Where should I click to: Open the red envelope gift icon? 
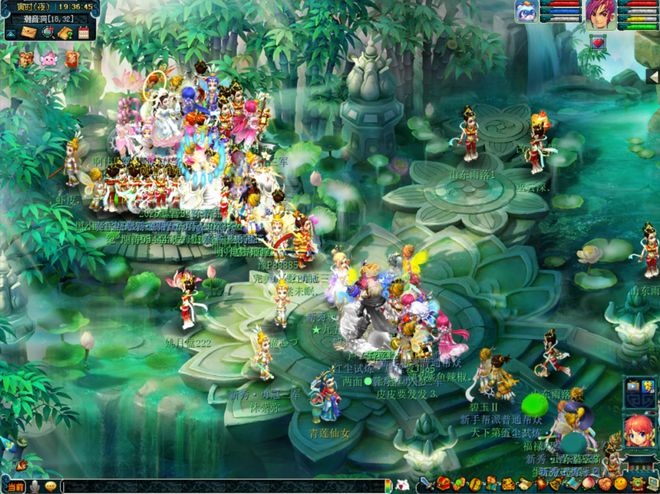[x=72, y=59]
